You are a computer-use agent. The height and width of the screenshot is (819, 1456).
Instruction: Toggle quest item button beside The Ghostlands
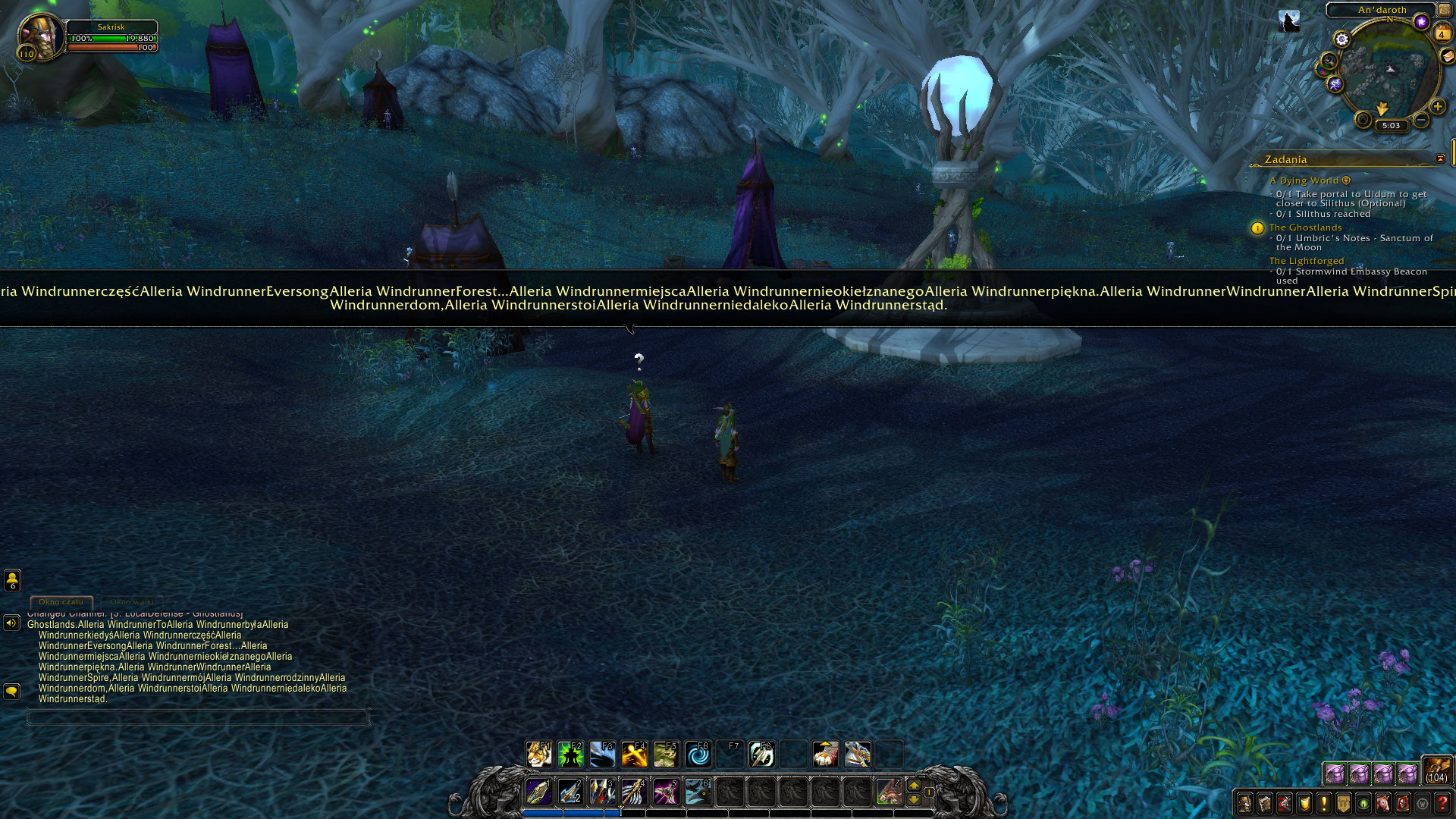click(1257, 228)
